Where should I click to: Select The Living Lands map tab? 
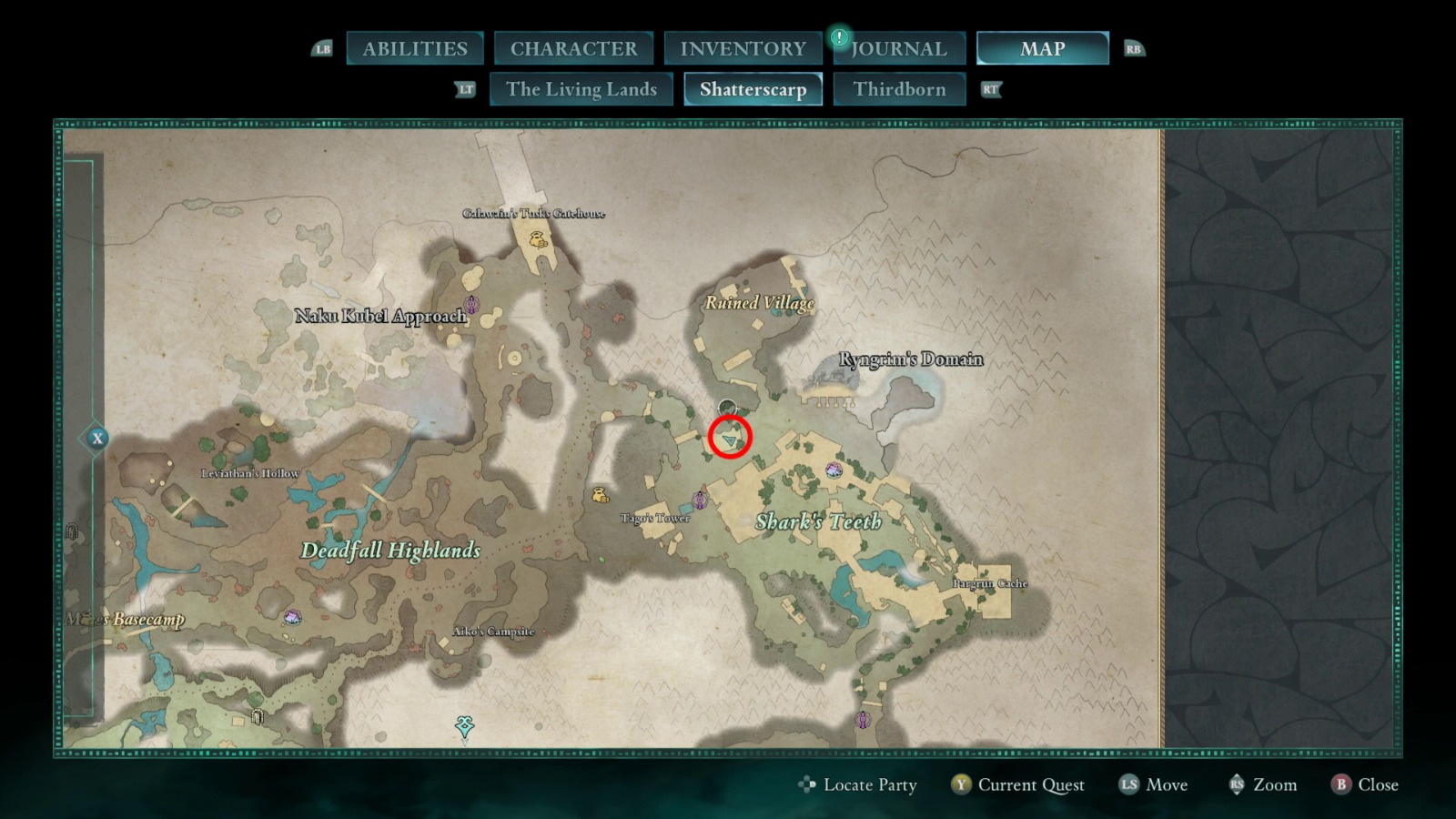581,89
